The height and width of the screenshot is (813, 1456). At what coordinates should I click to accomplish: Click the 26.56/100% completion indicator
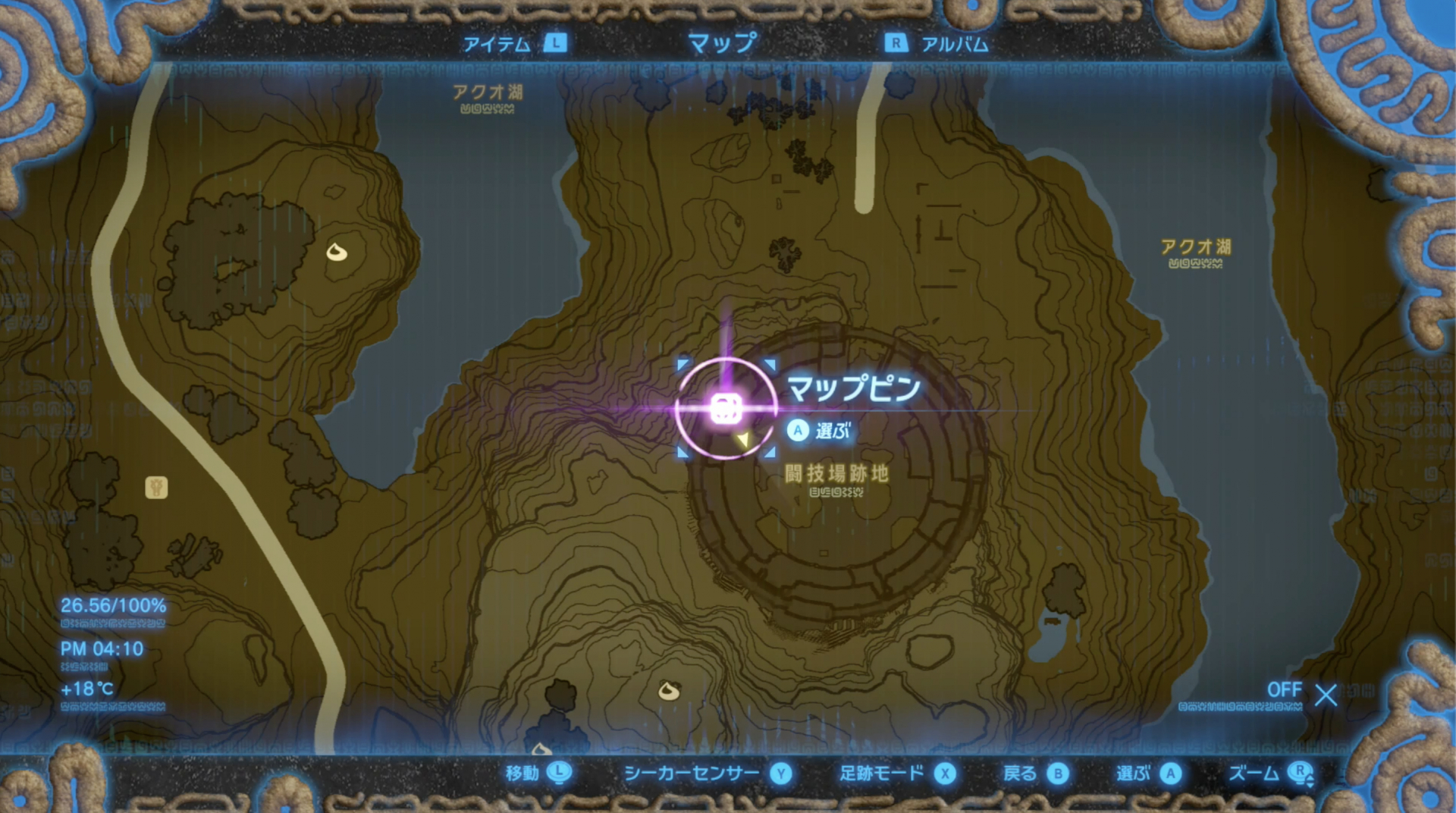pyautogui.click(x=112, y=606)
